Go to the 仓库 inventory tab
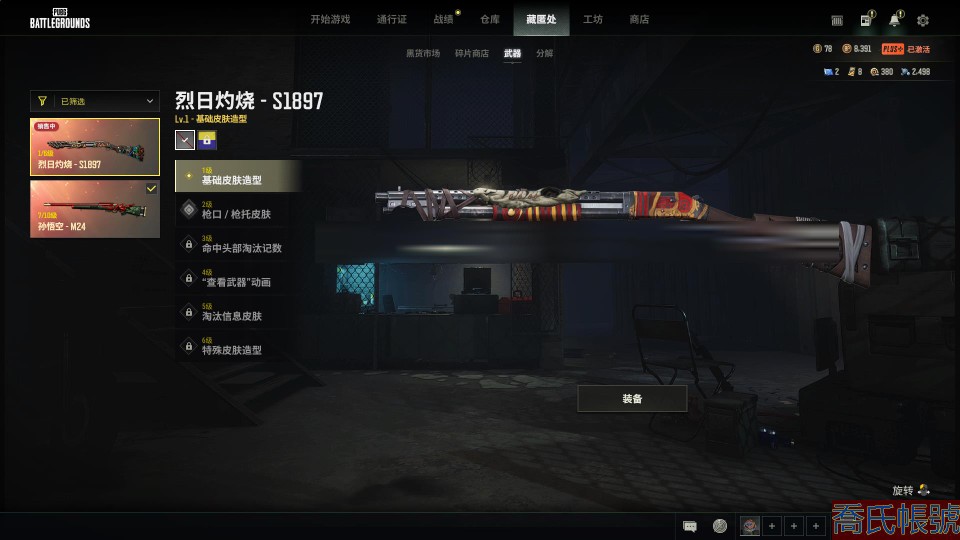 pos(490,19)
